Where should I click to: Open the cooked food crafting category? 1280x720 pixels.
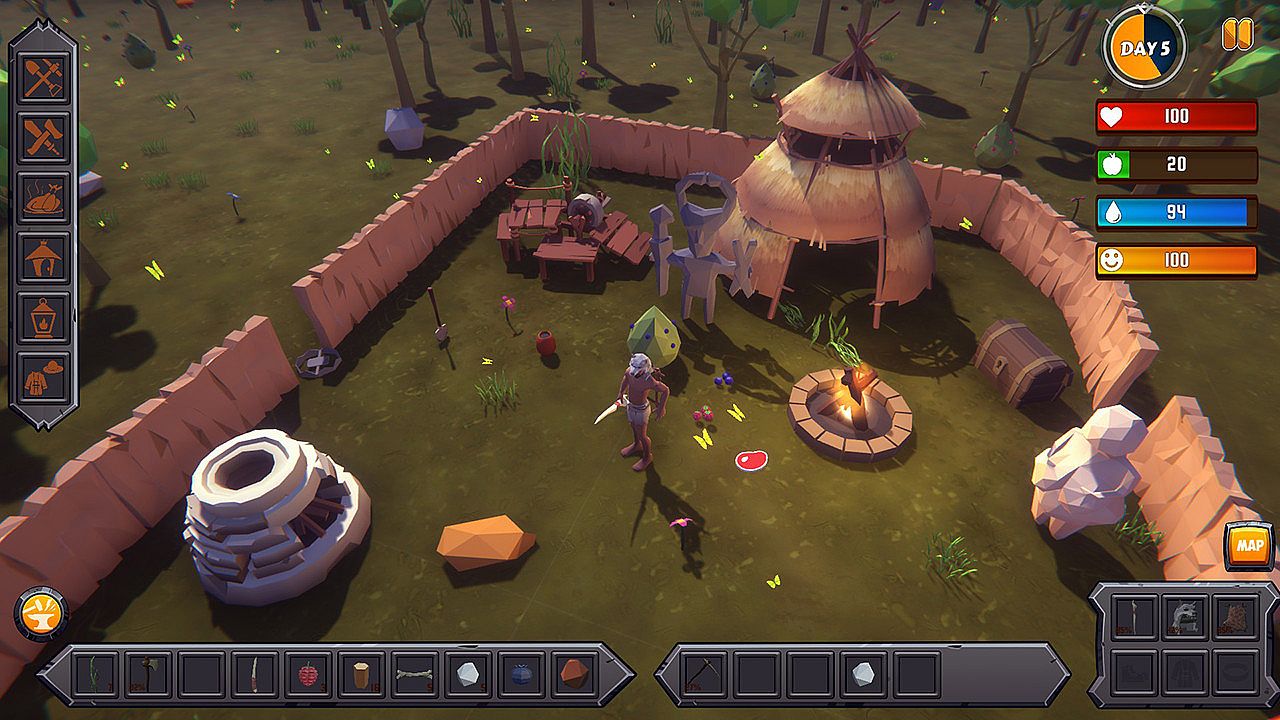coord(44,199)
